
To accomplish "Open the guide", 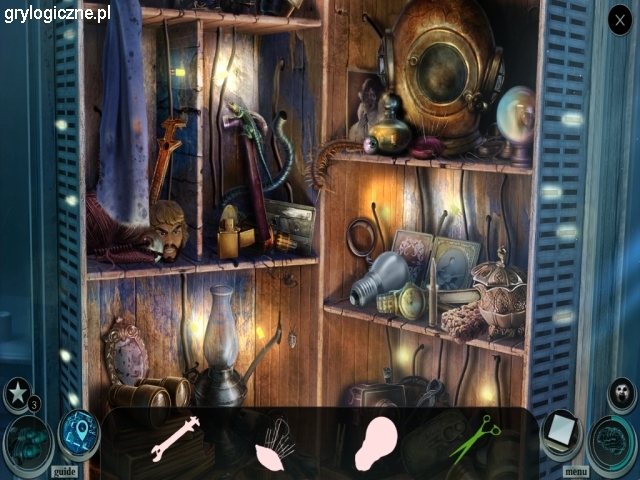I will [x=64, y=470].
